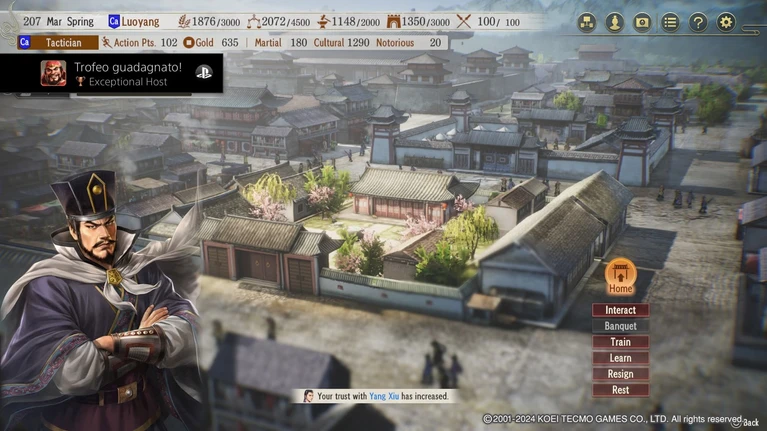The width and height of the screenshot is (767, 431).
Task: Choose Resign from the Home menu
Action: (x=620, y=374)
